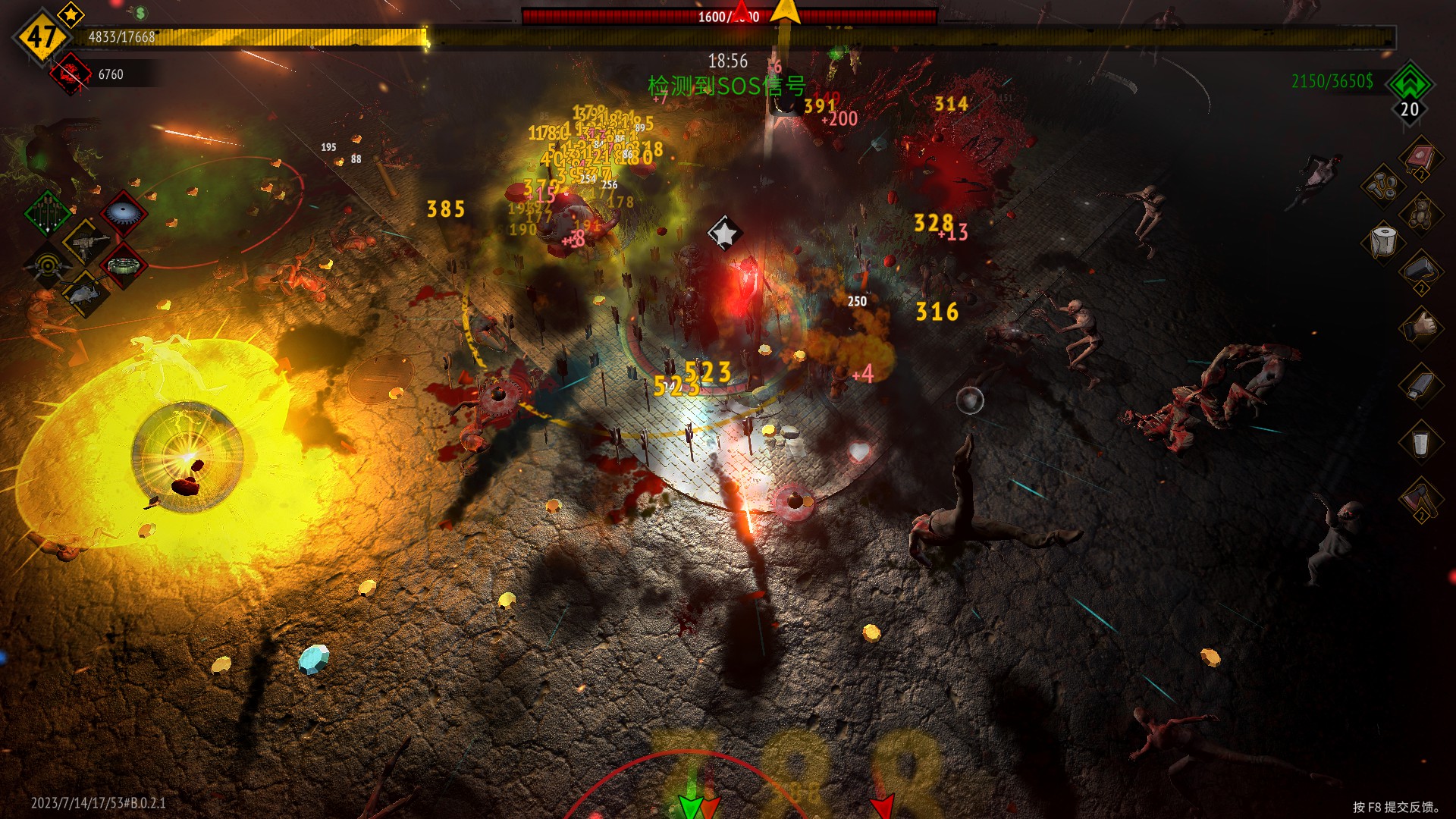This screenshot has height=819, width=1456.
Task: Select the red book item
Action: click(1420, 158)
